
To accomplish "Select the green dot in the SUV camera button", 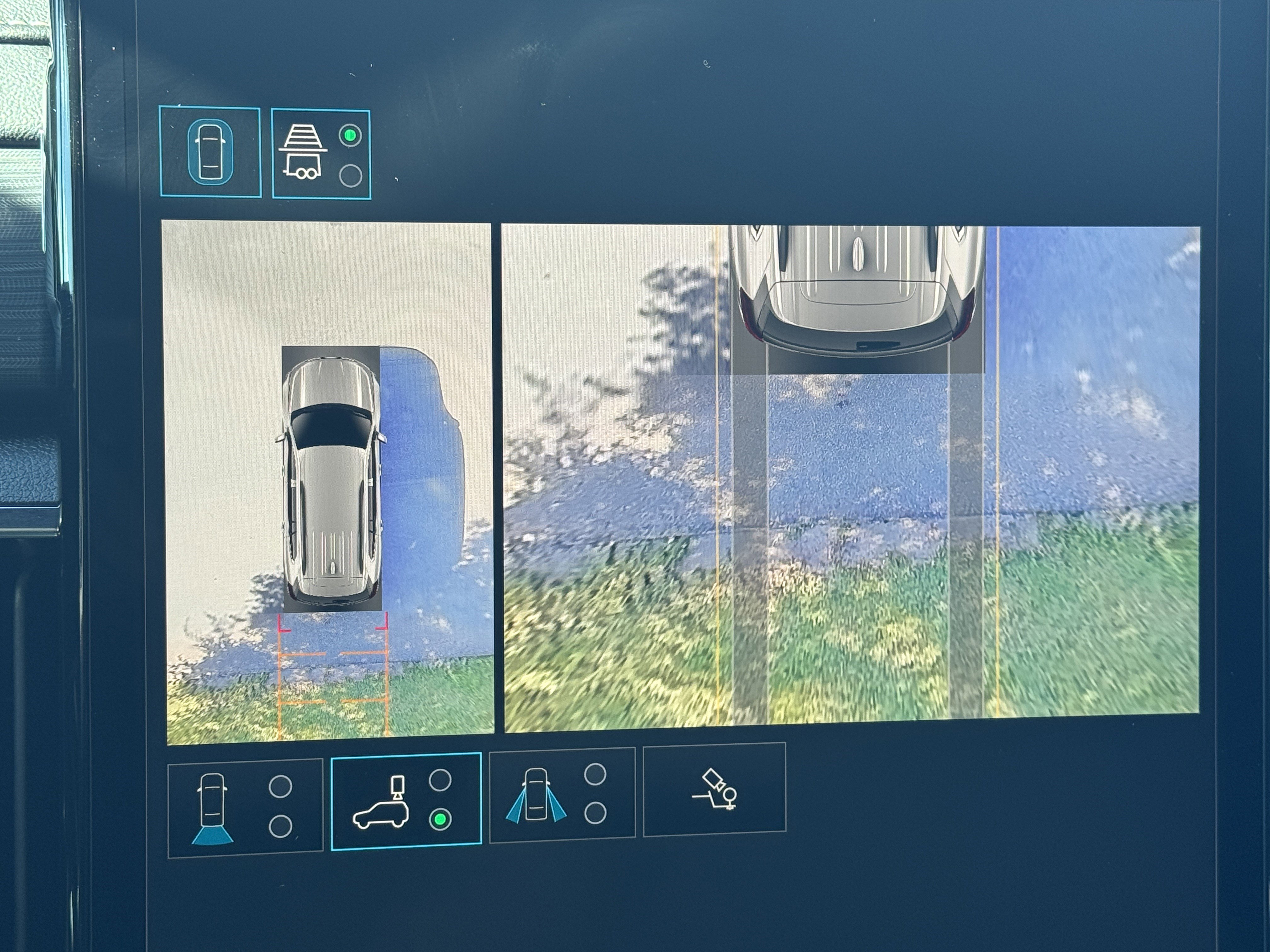I will tap(440, 819).
